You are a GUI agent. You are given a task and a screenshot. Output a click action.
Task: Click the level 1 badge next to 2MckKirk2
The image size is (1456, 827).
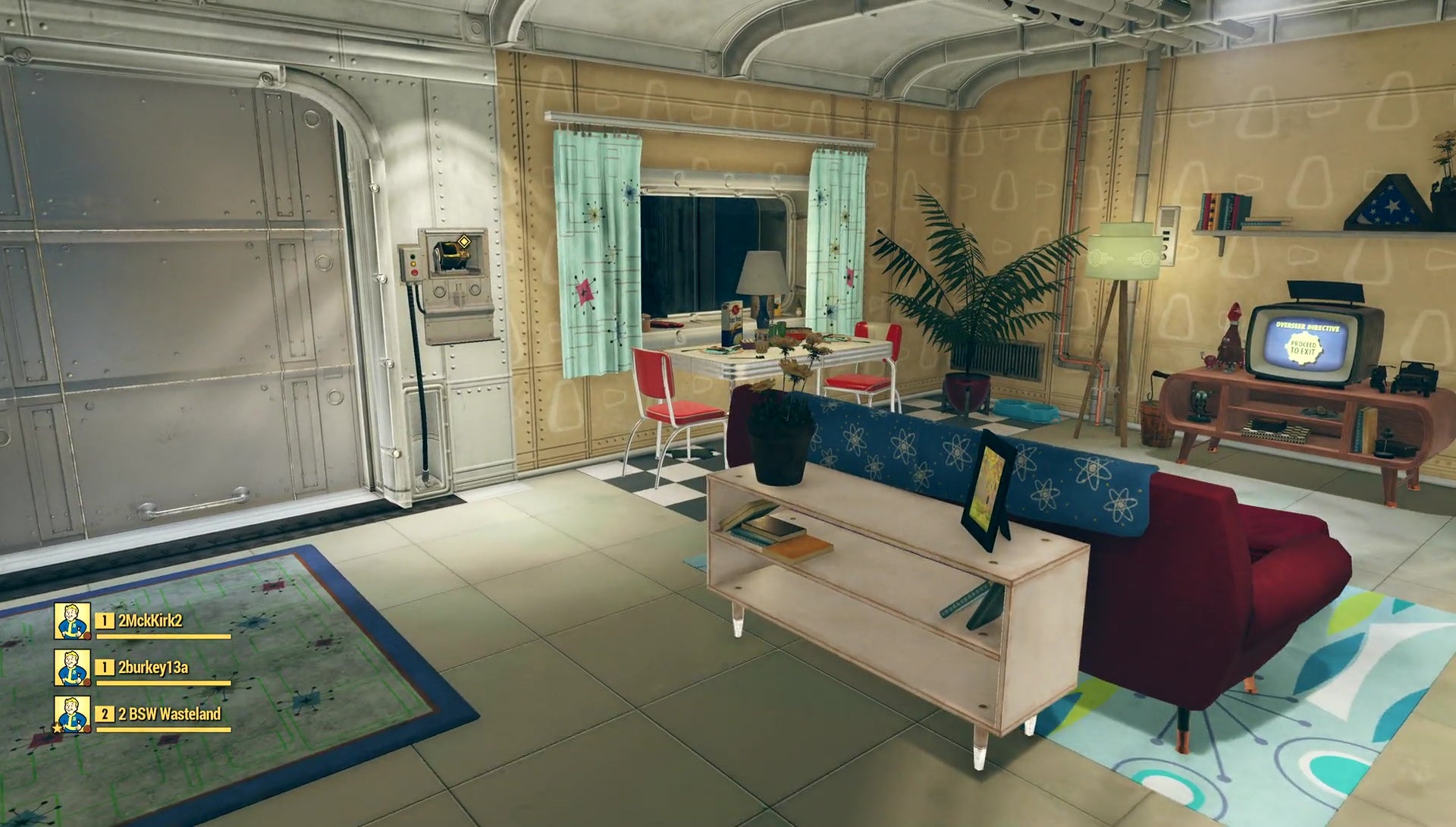tap(104, 620)
